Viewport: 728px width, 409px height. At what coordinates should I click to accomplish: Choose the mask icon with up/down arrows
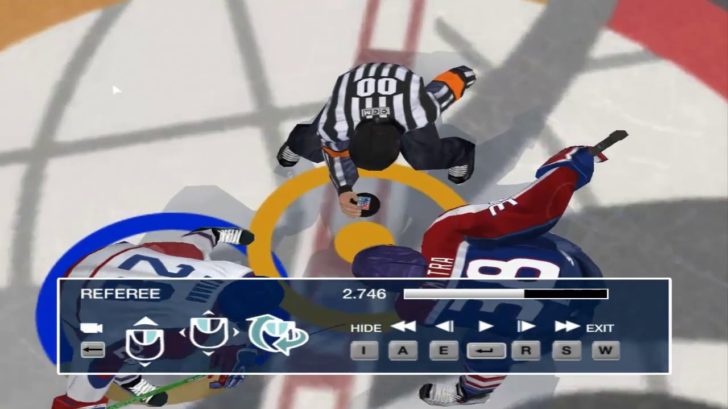tap(144, 339)
